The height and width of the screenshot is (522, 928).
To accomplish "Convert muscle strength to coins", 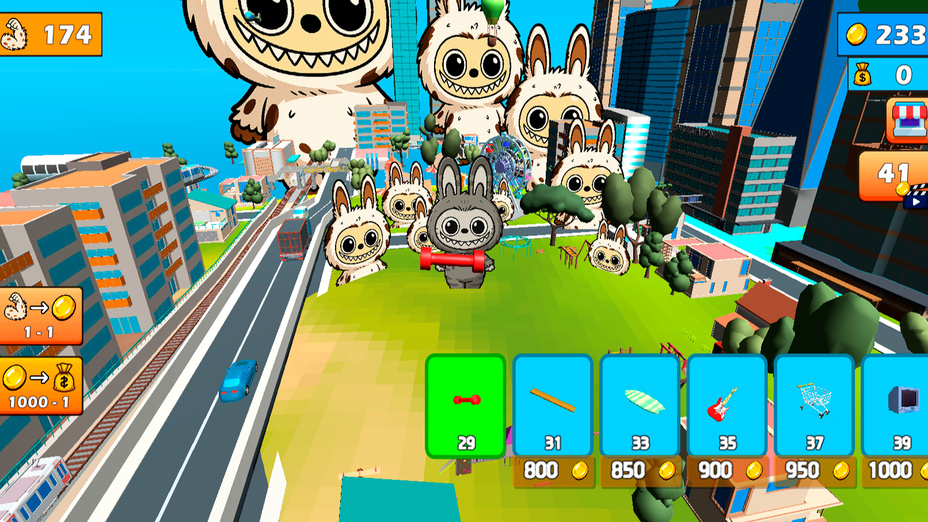I will 40,316.
